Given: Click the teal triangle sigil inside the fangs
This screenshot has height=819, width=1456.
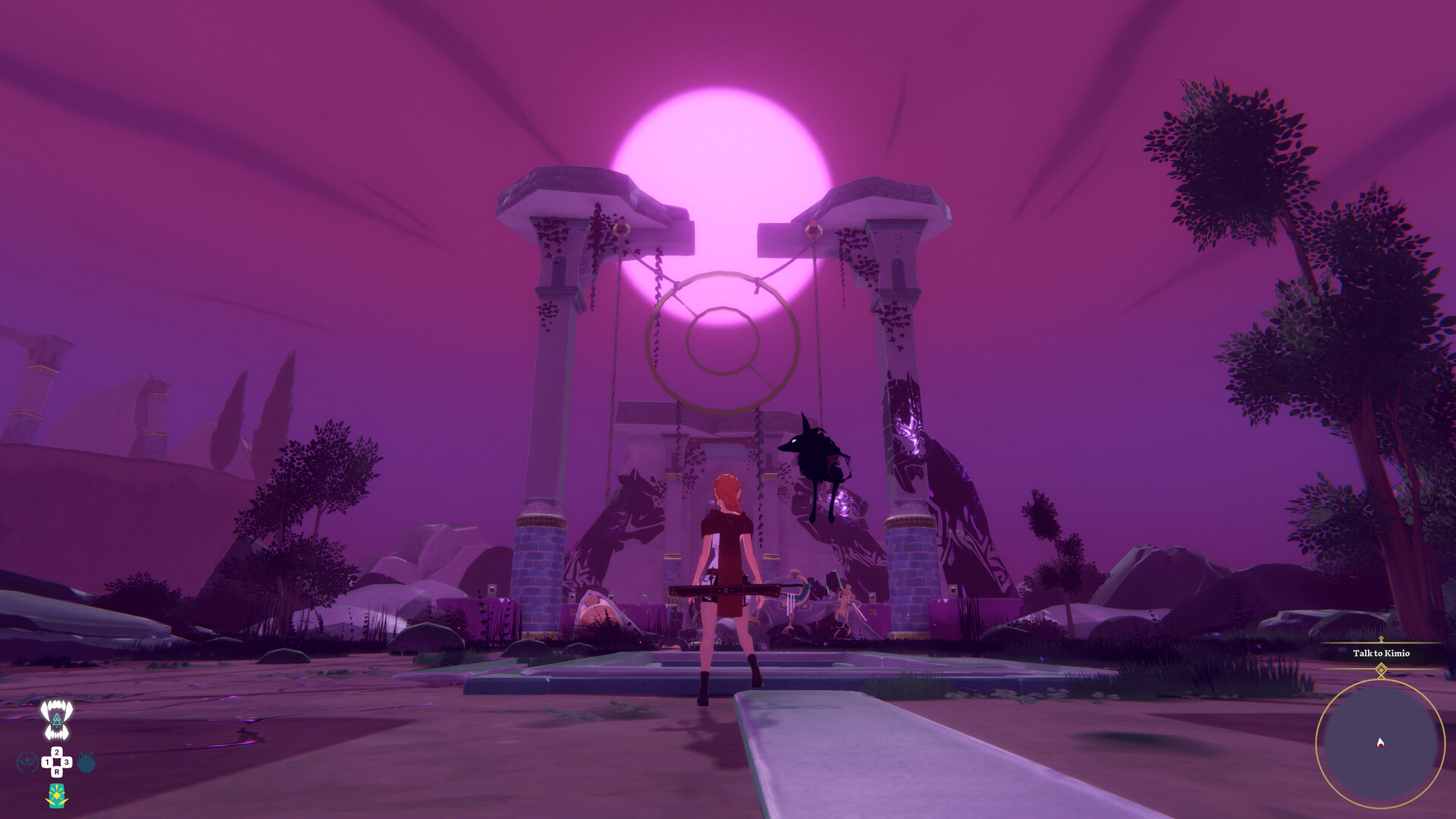Looking at the screenshot, I should click(57, 719).
